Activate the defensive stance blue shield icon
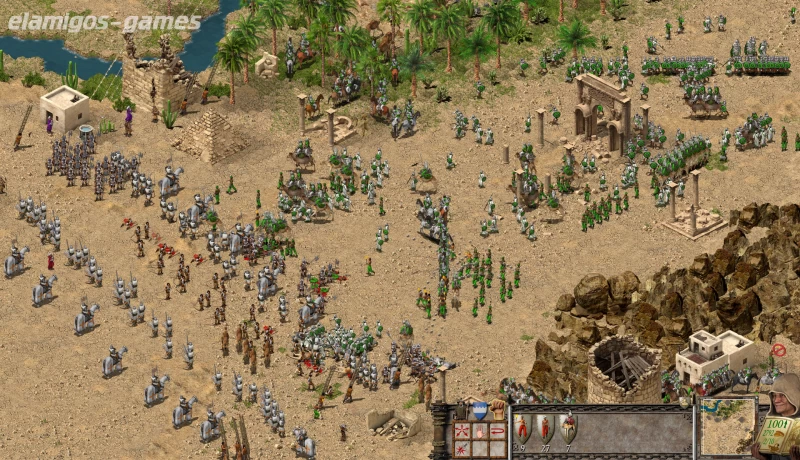Viewport: 800px width, 460px height. [480, 410]
